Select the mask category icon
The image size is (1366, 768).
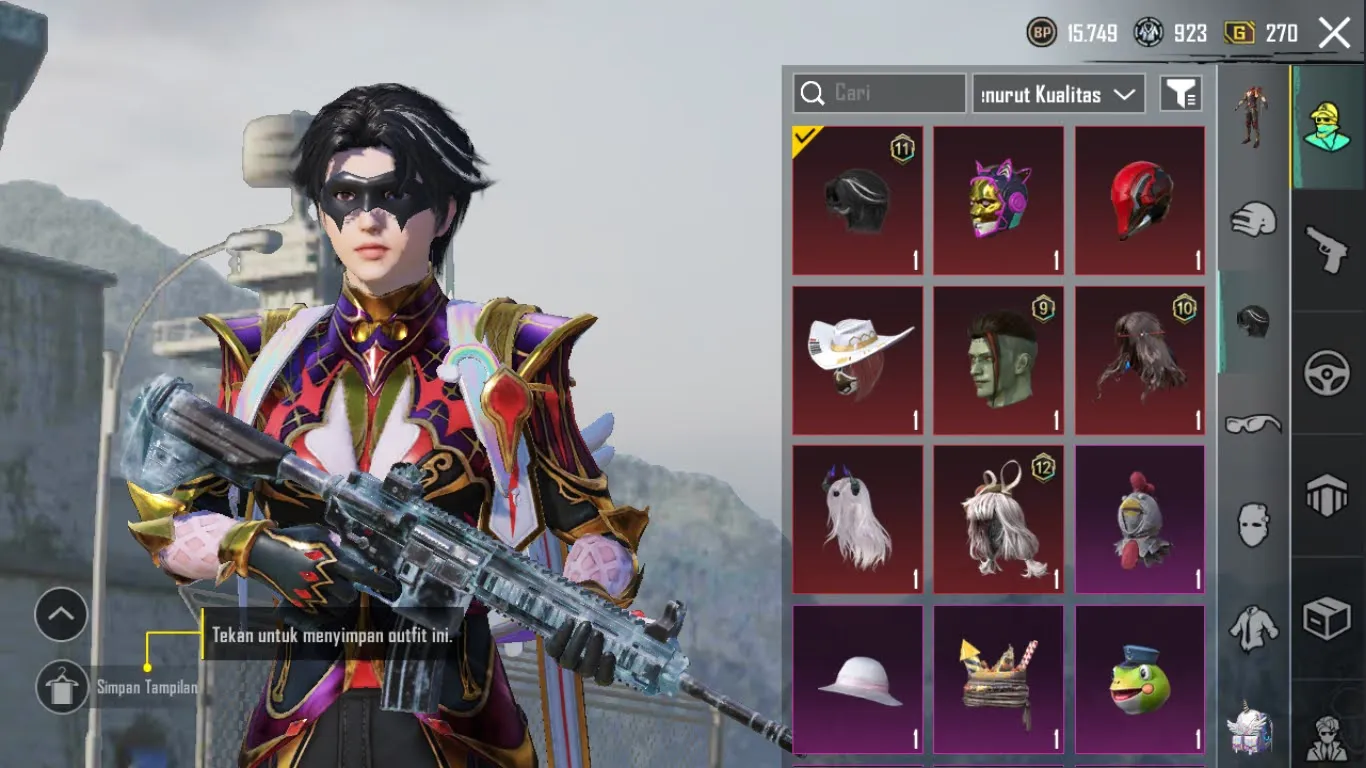click(1252, 524)
